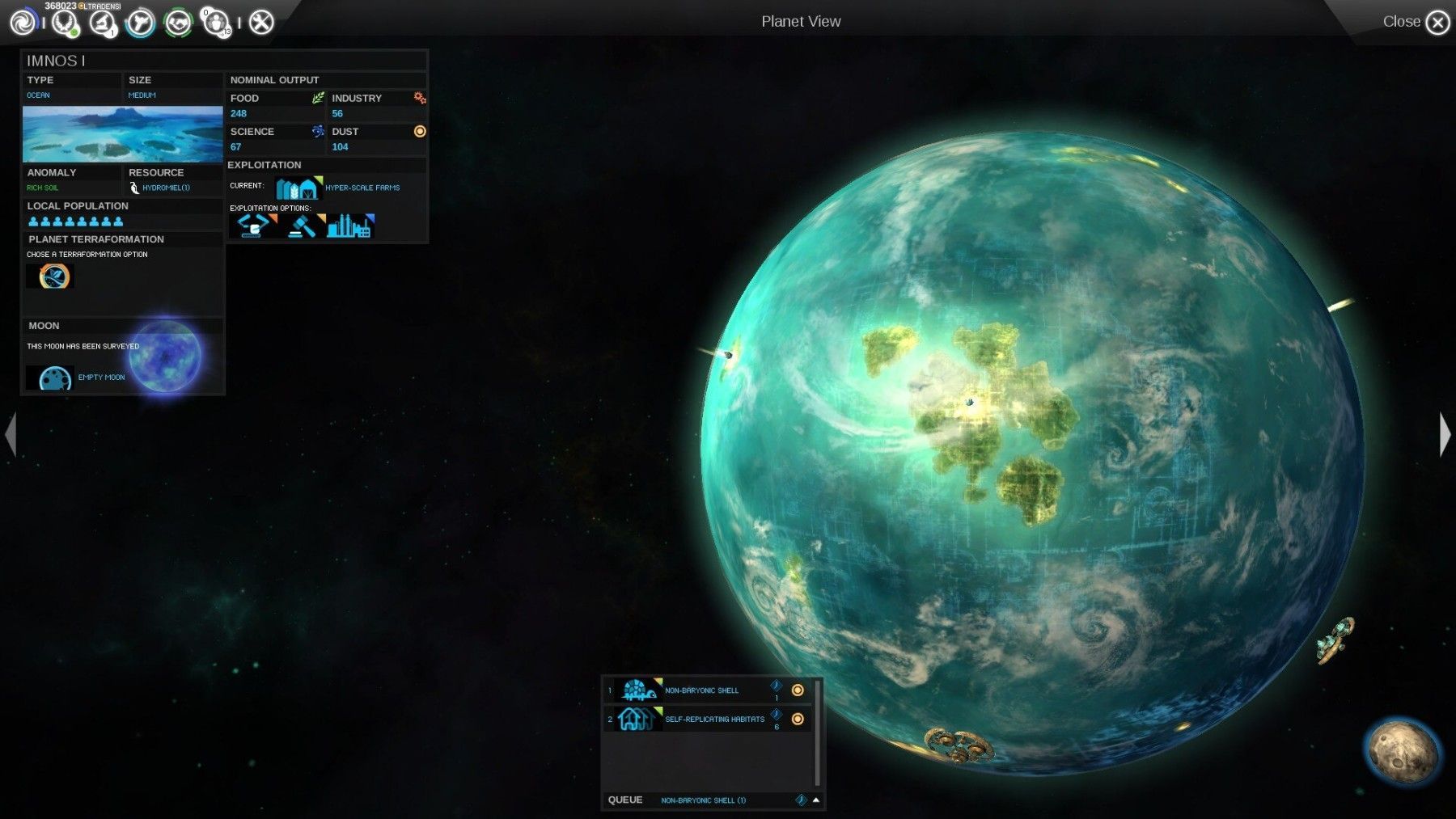Collapse the queue panel with the arrow

coord(816,800)
